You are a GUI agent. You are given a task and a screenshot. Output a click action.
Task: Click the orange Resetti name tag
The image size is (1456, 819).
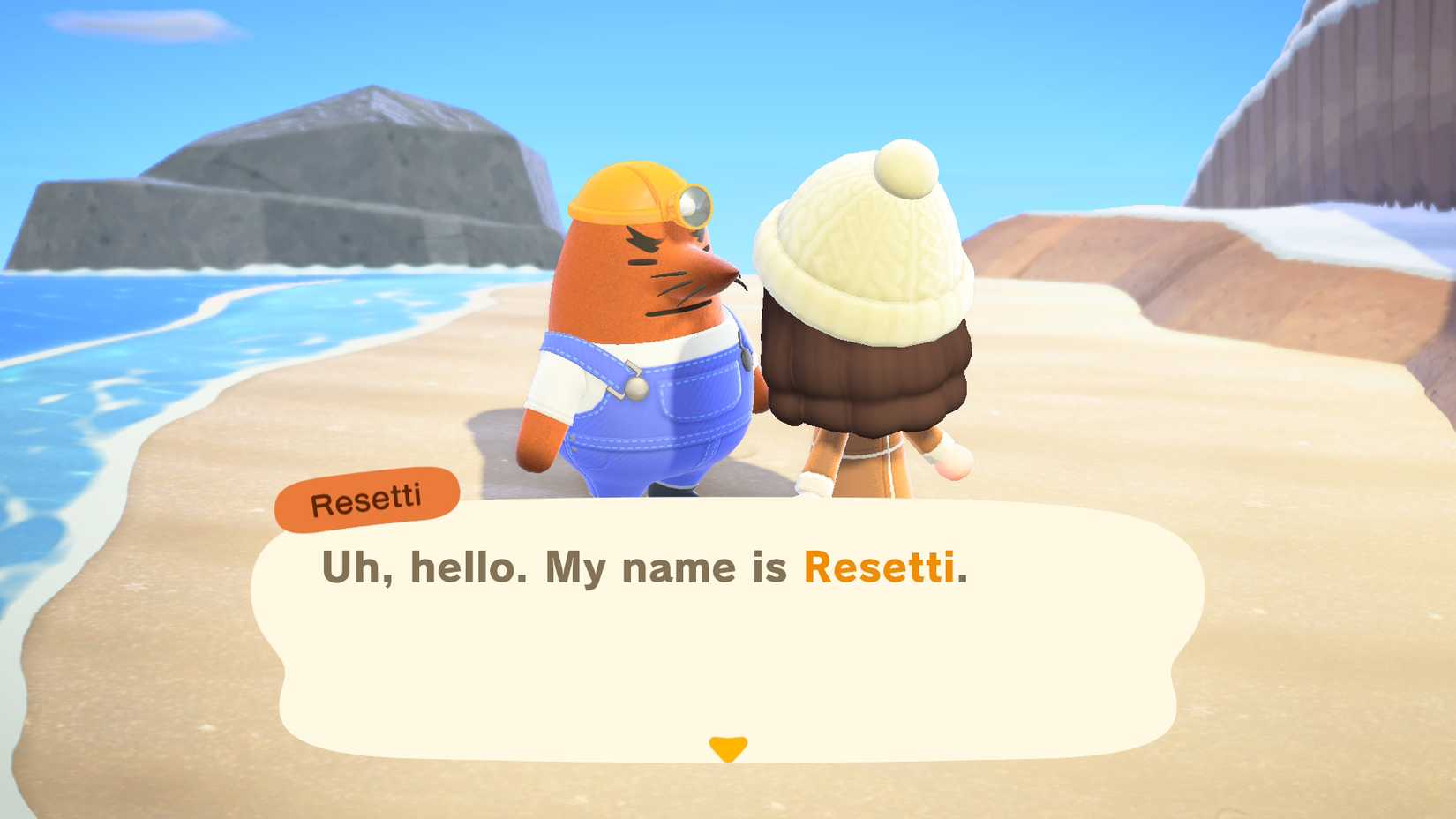pos(368,497)
